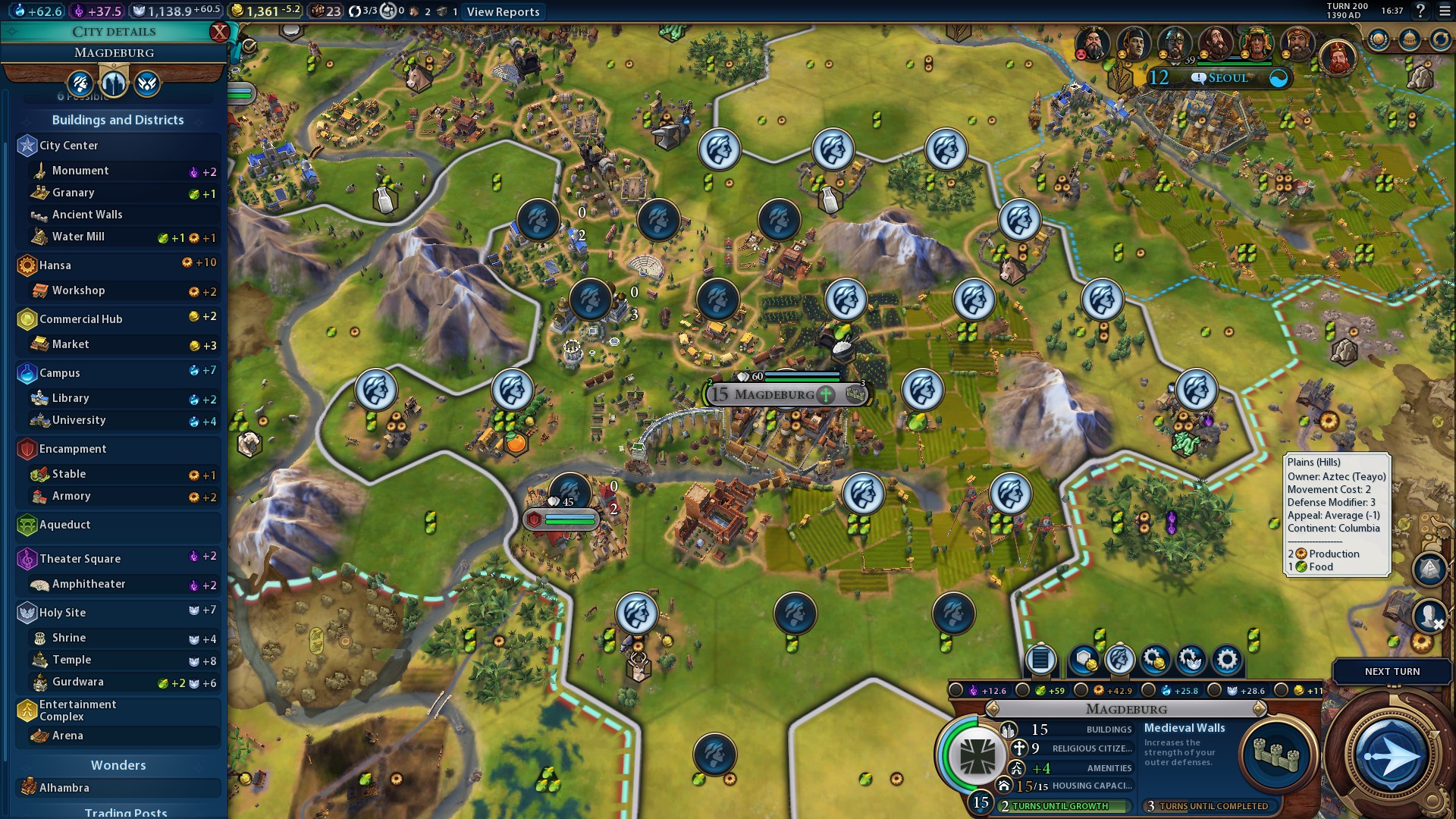Image resolution: width=1456 pixels, height=819 pixels.
Task: Select the Medieval Walls production icon
Action: pos(1276,754)
